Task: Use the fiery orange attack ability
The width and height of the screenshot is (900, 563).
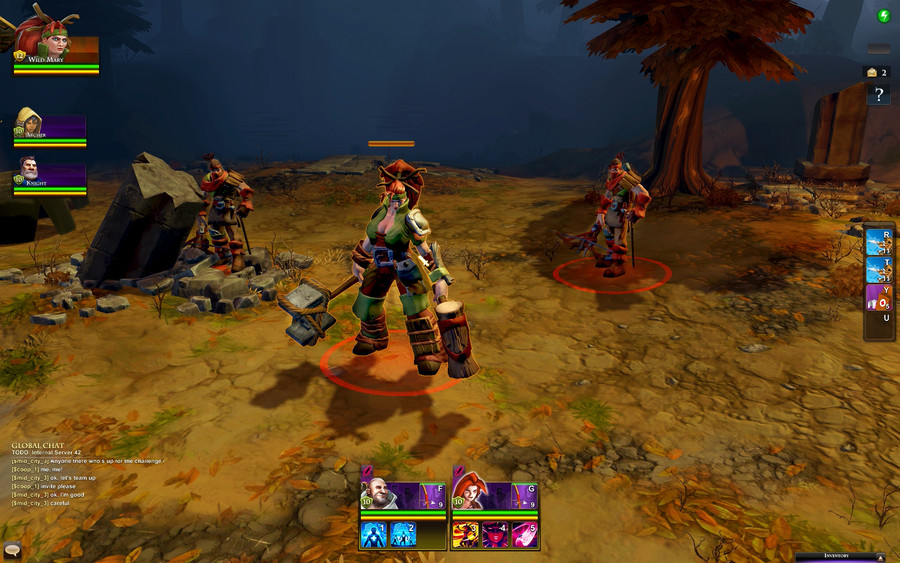Action: pyautogui.click(x=465, y=534)
